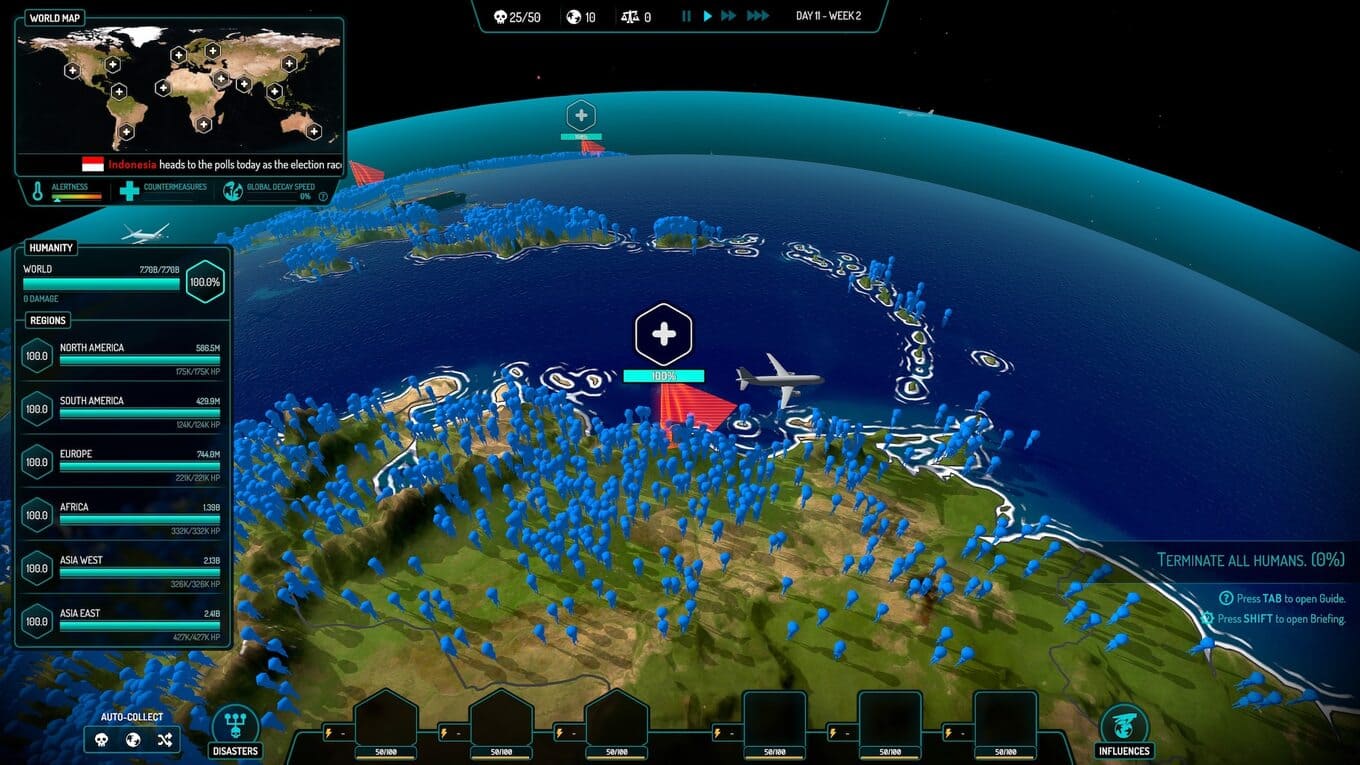
Task: Select the Asia East region row
Action: (125, 620)
